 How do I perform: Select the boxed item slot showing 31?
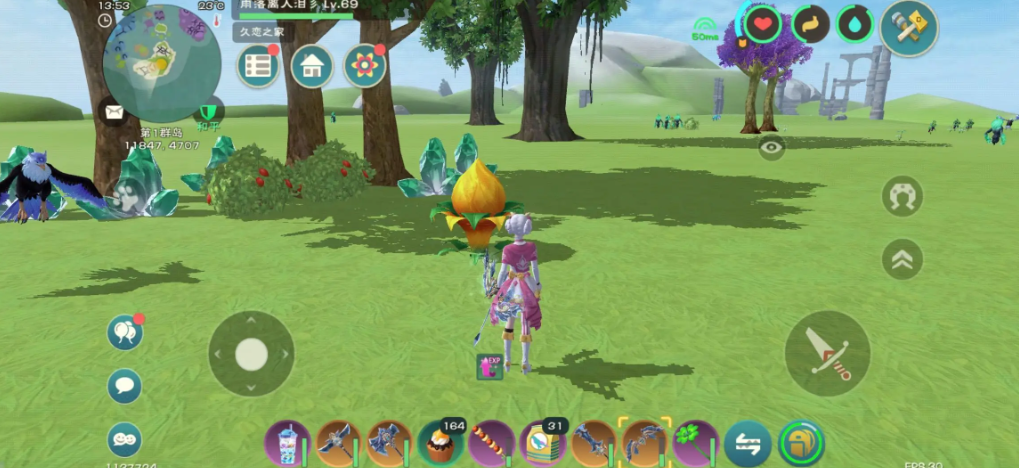point(543,442)
